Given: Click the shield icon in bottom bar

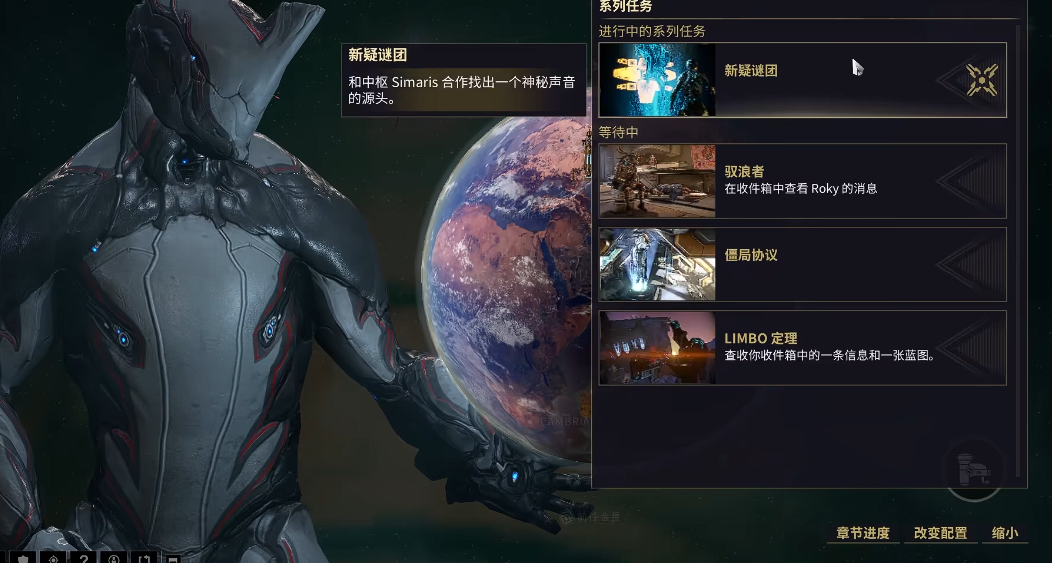Looking at the screenshot, I should [24, 558].
